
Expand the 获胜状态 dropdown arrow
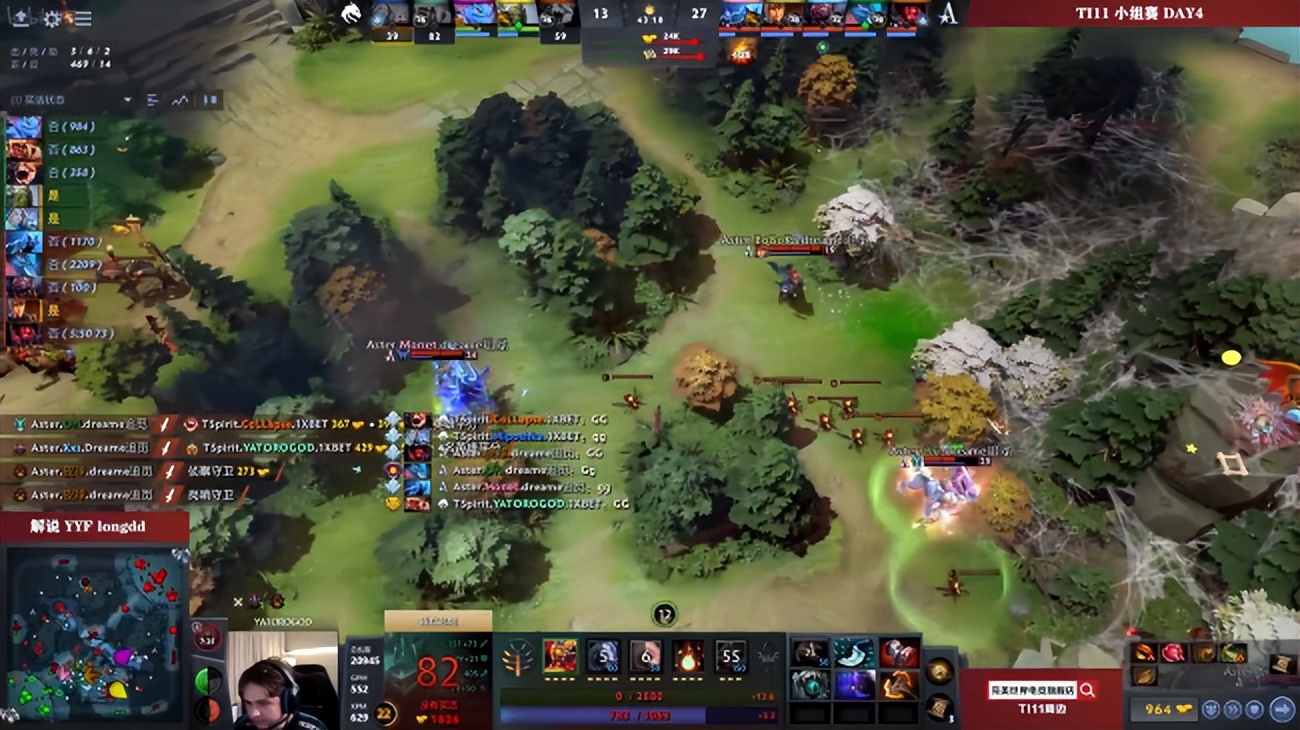[127, 99]
